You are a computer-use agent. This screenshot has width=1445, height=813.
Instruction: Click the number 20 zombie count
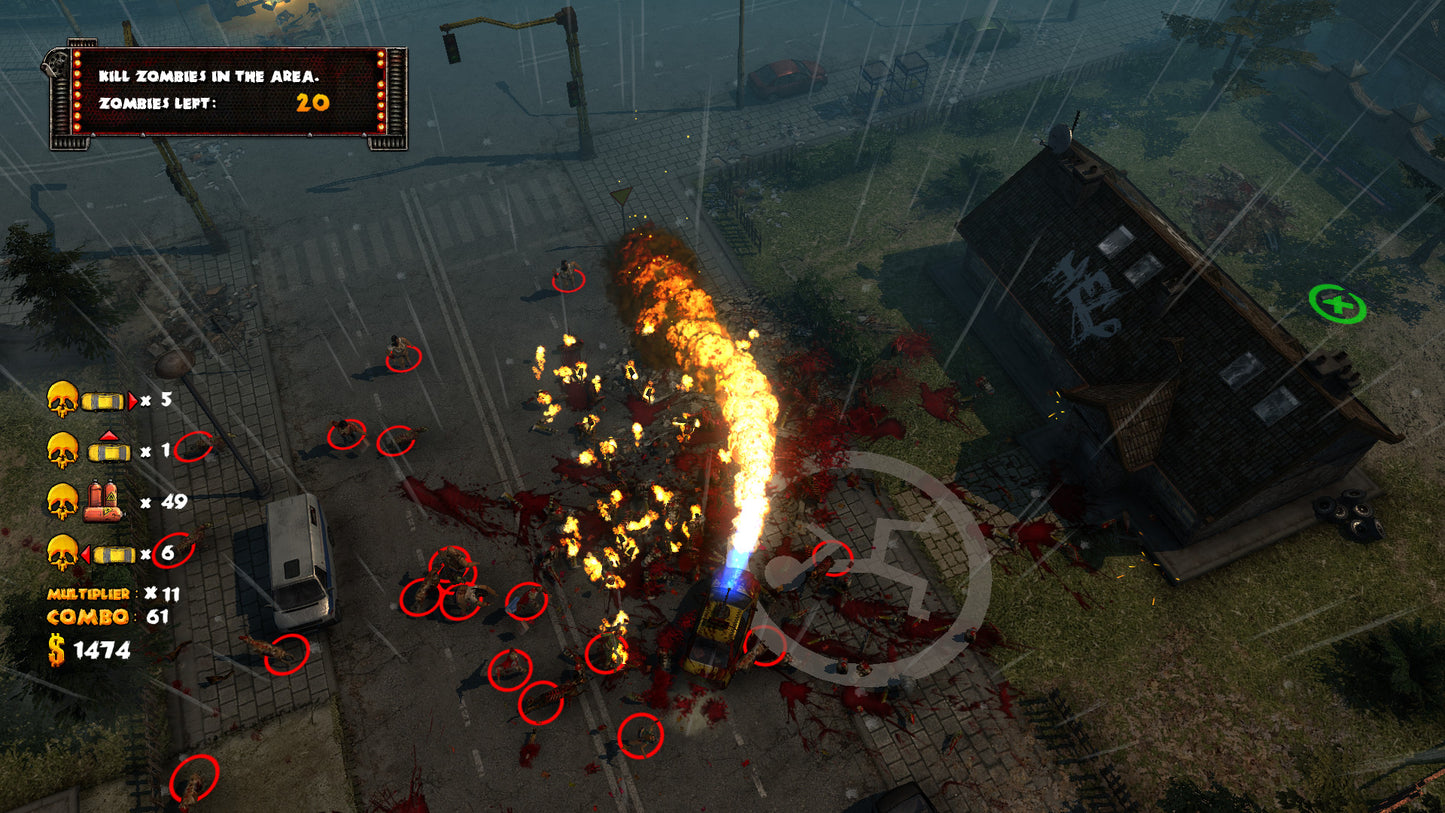click(312, 103)
